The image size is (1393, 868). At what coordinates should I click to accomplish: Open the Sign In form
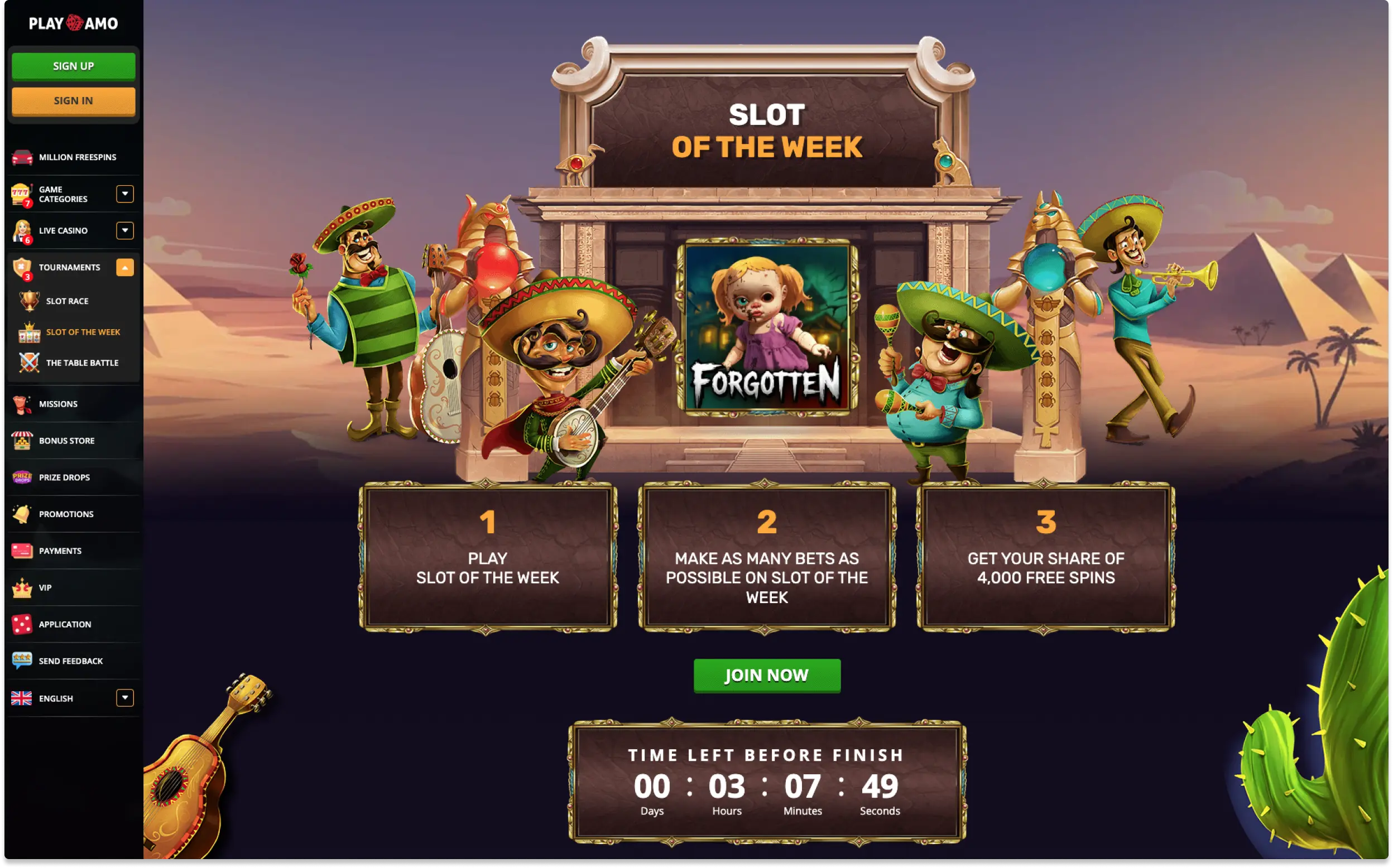pyautogui.click(x=74, y=101)
